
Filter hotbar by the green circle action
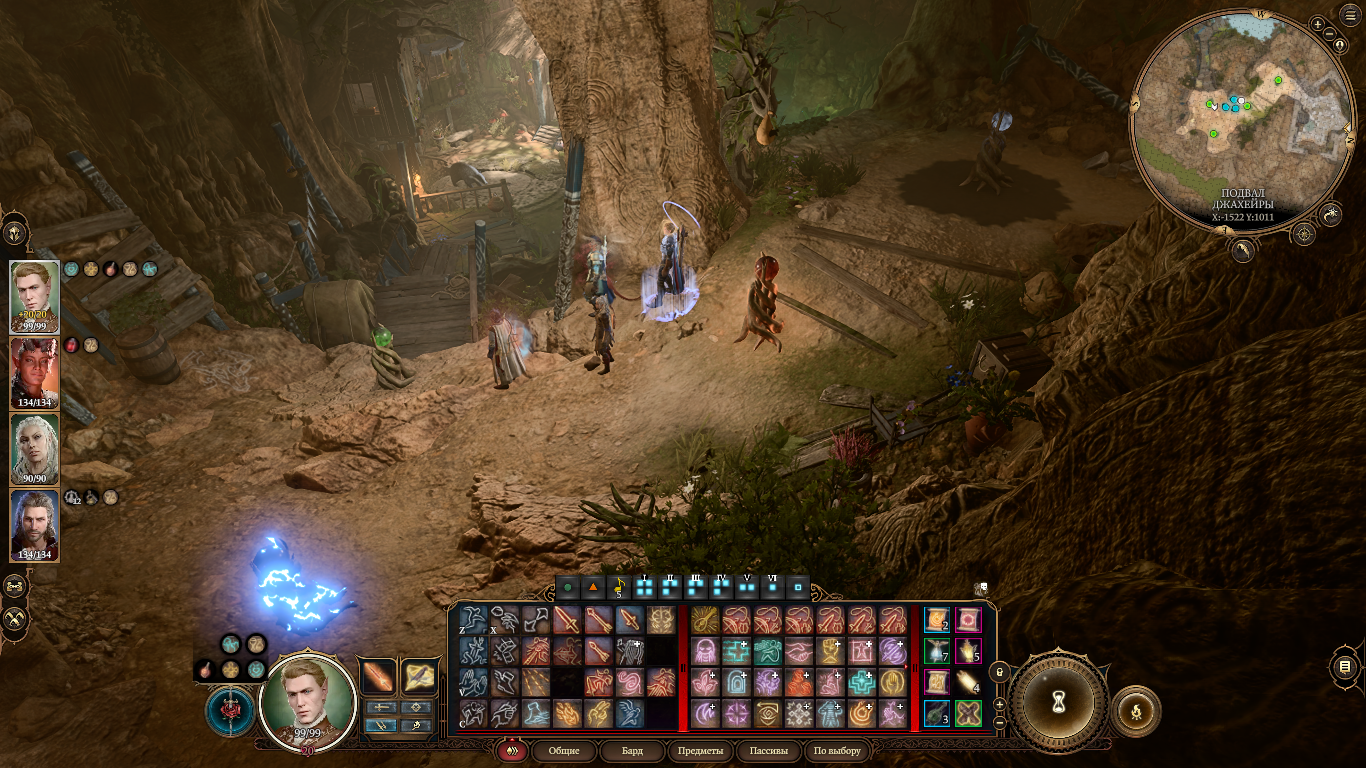[568, 586]
